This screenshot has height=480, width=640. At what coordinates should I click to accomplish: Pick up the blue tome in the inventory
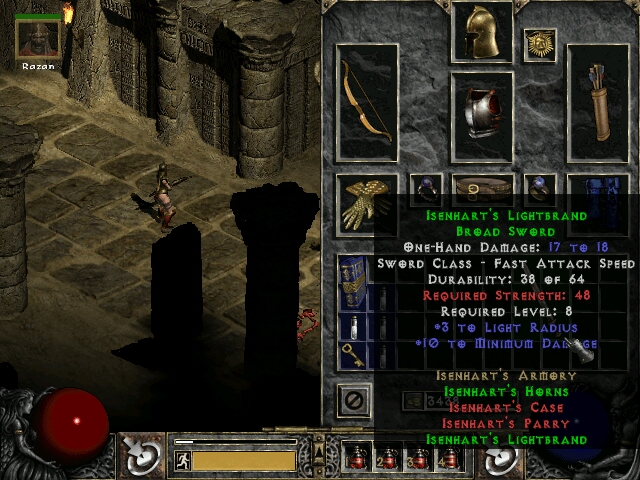(x=351, y=282)
